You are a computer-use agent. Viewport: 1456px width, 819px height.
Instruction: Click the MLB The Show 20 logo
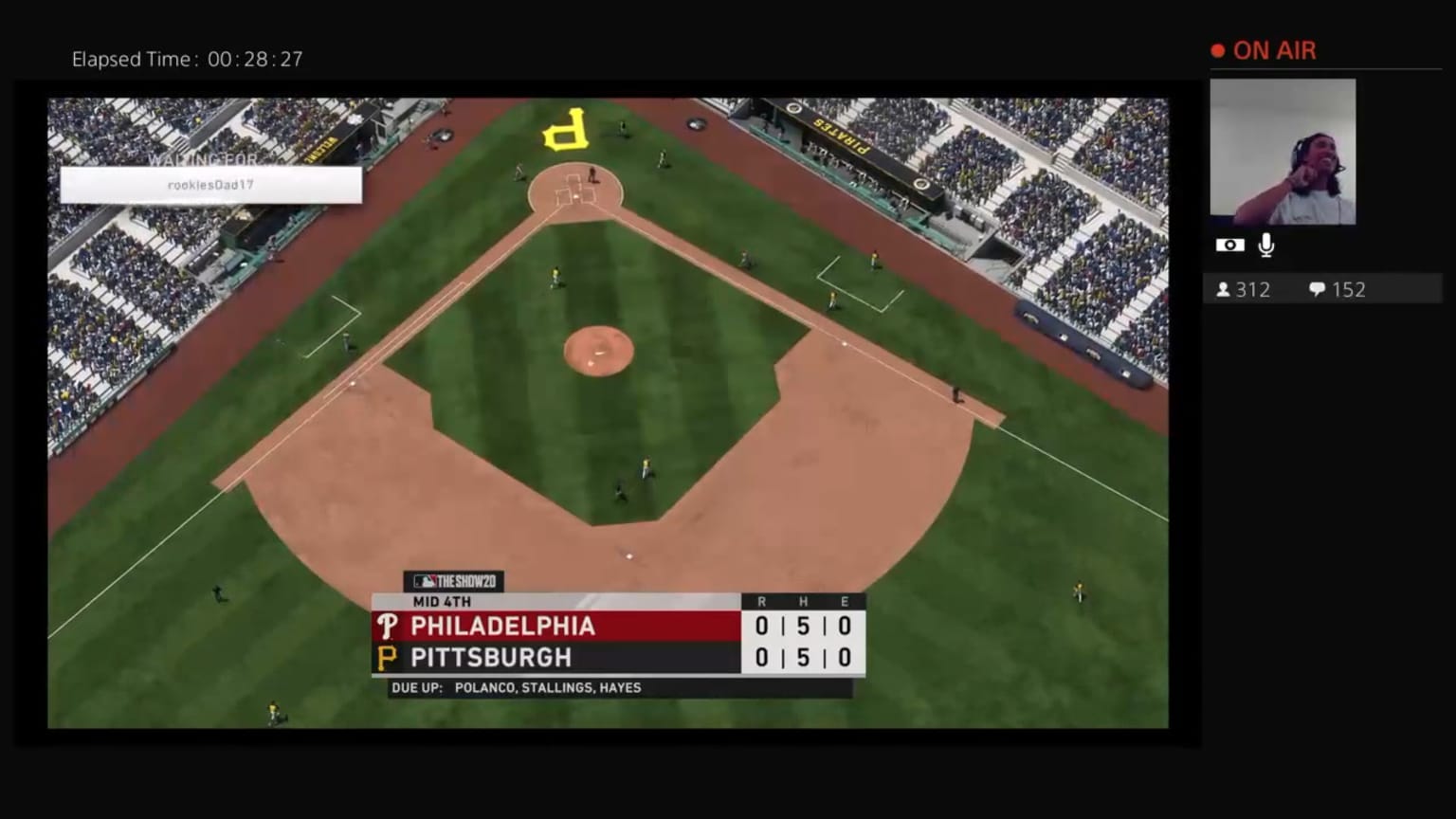coord(453,581)
